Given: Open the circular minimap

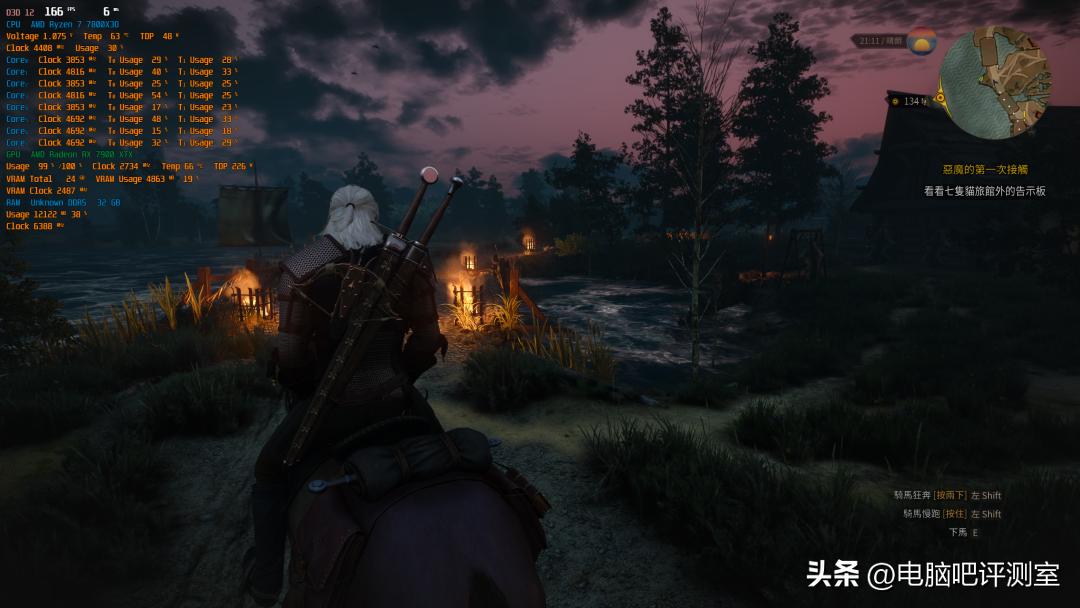Looking at the screenshot, I should point(995,83).
